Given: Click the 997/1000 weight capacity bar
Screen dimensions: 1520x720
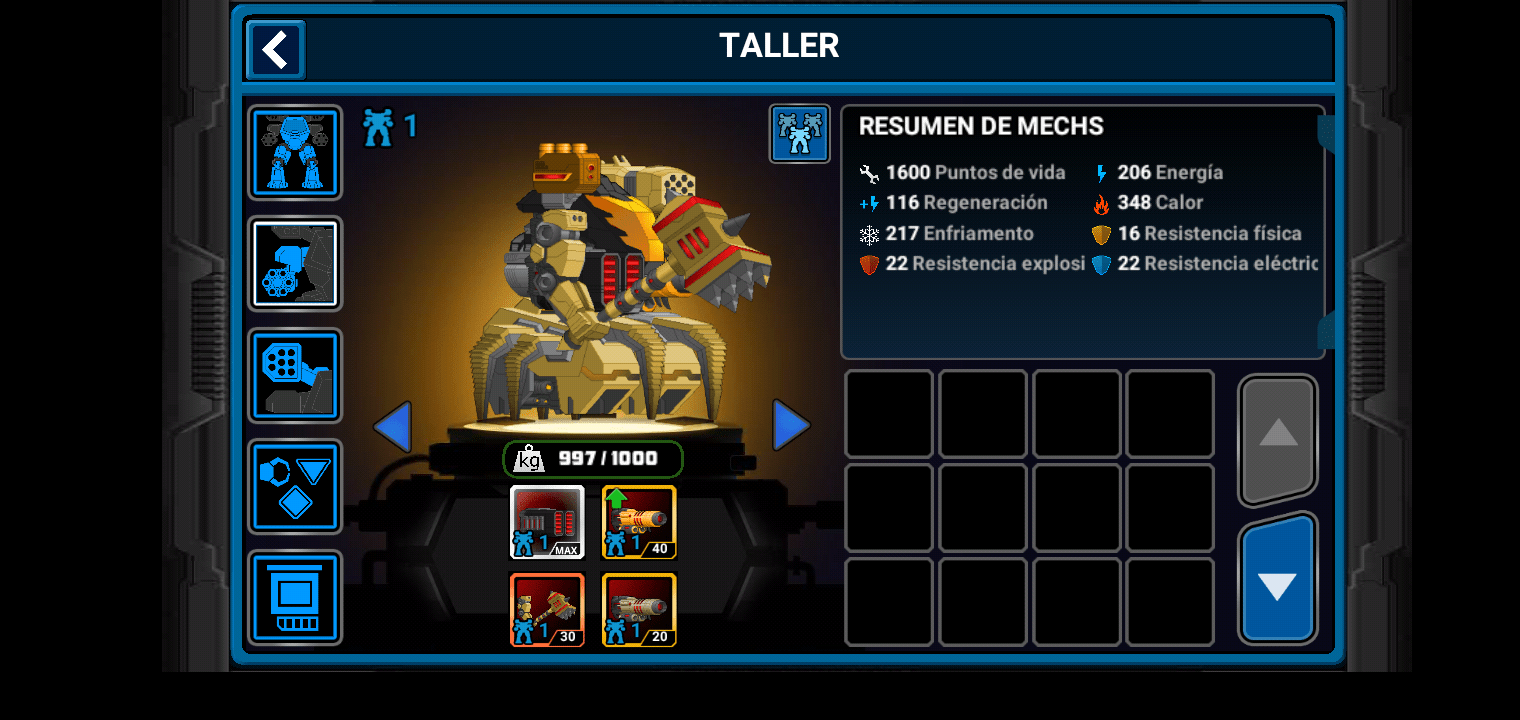Looking at the screenshot, I should [x=592, y=459].
